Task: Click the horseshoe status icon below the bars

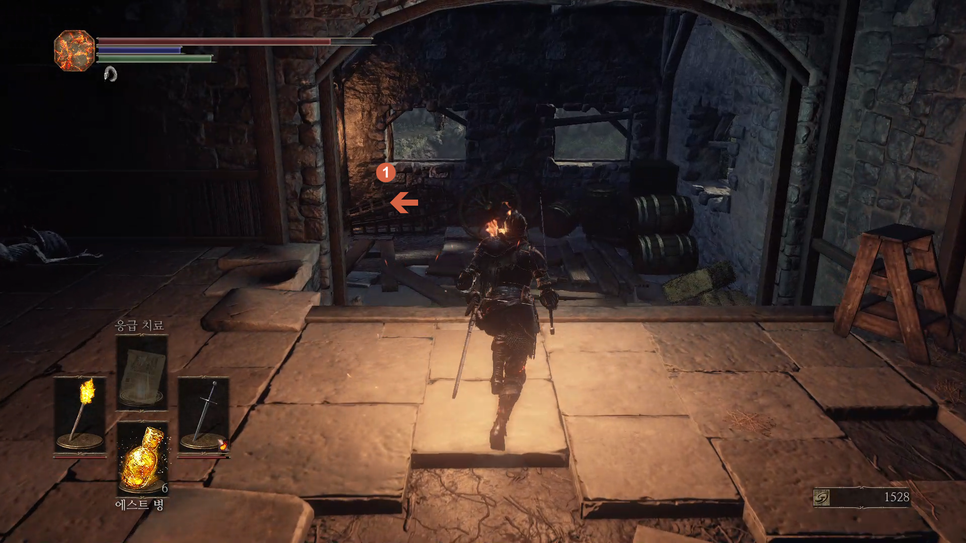Action: 110,73
